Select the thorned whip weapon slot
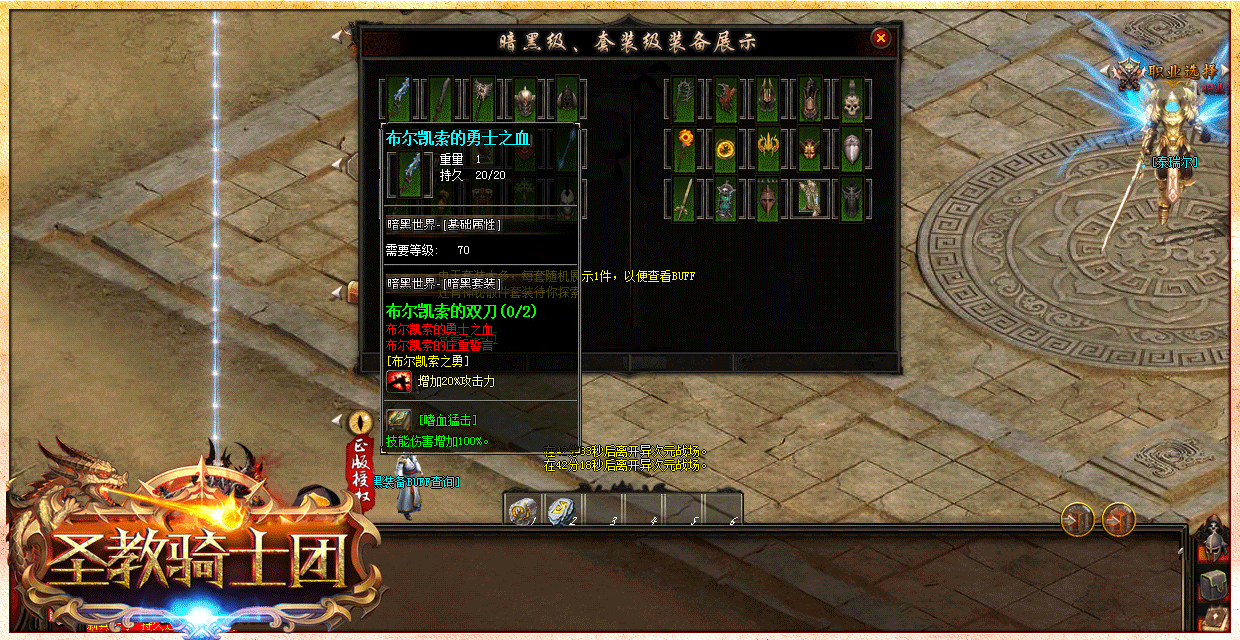This screenshot has height=640, width=1240. tap(684, 100)
